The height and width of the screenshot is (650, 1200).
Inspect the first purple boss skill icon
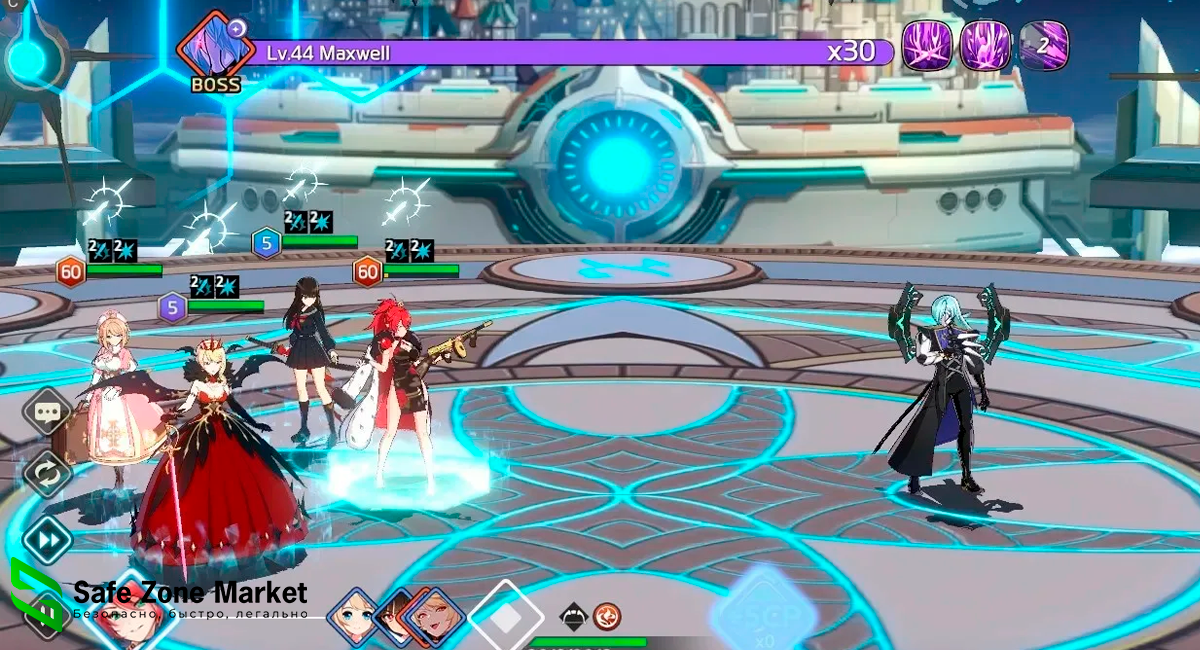pos(927,46)
